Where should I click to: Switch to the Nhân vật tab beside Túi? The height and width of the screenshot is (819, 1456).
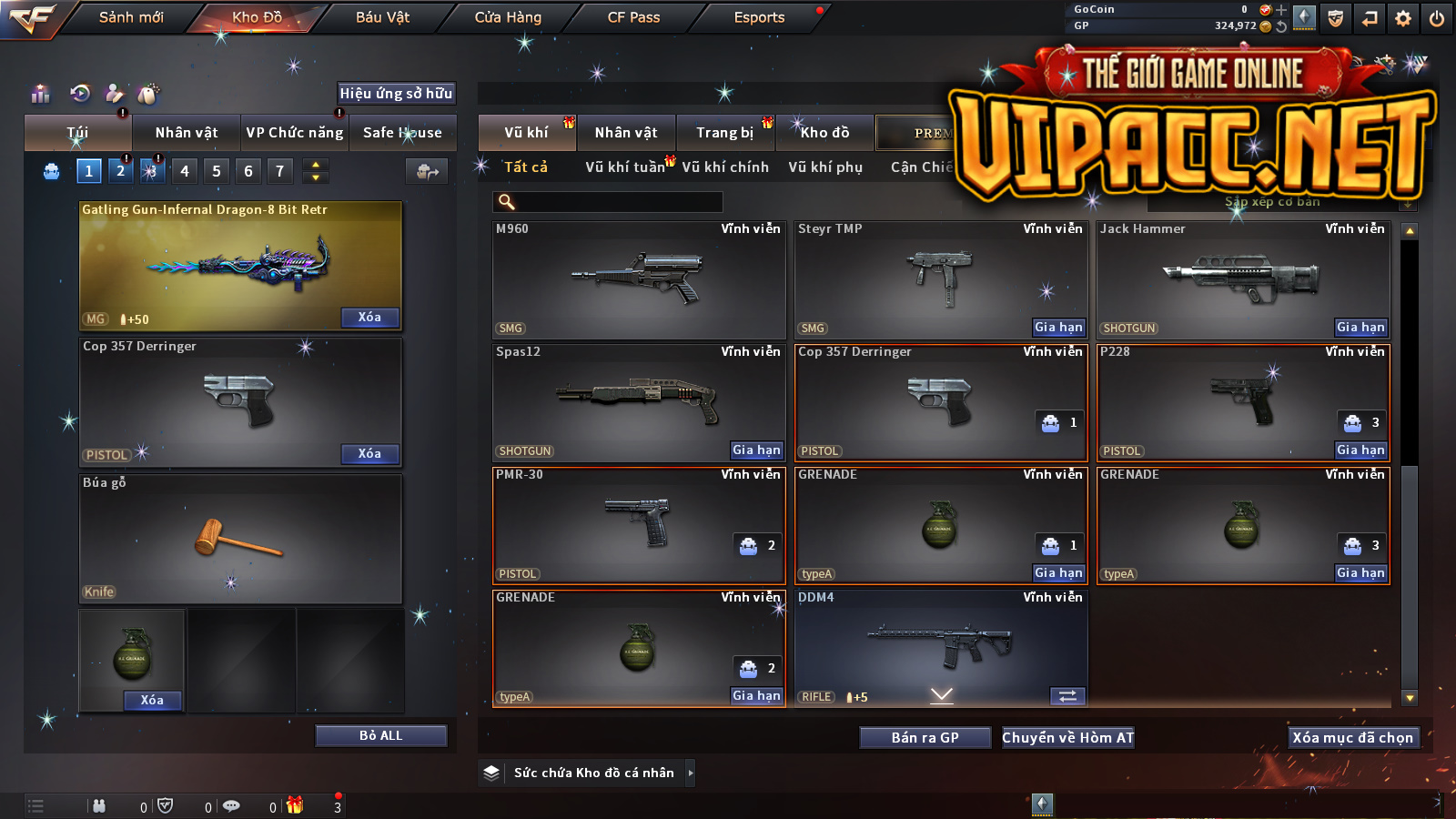pyautogui.click(x=187, y=133)
